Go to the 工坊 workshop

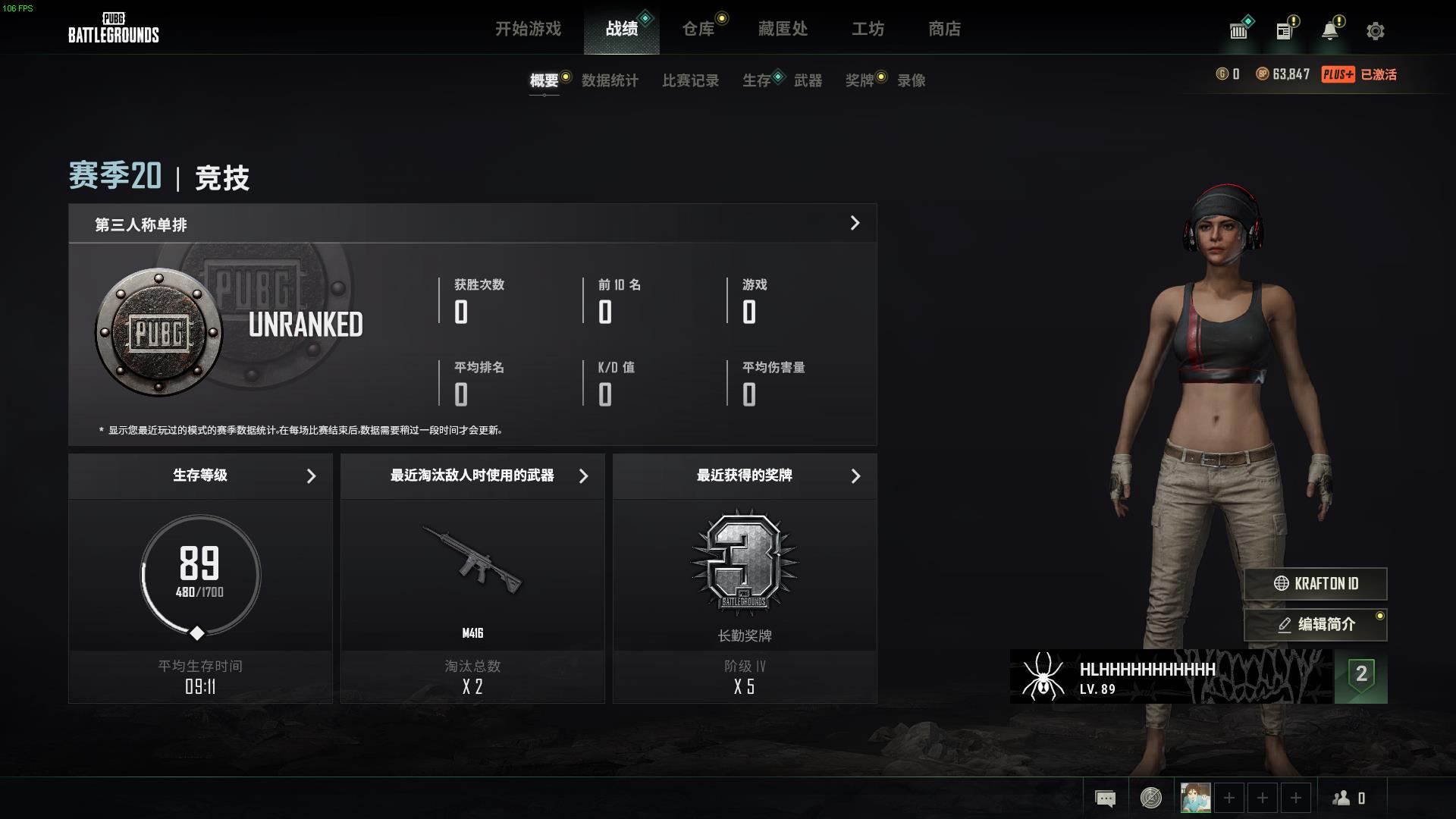pyautogui.click(x=868, y=29)
